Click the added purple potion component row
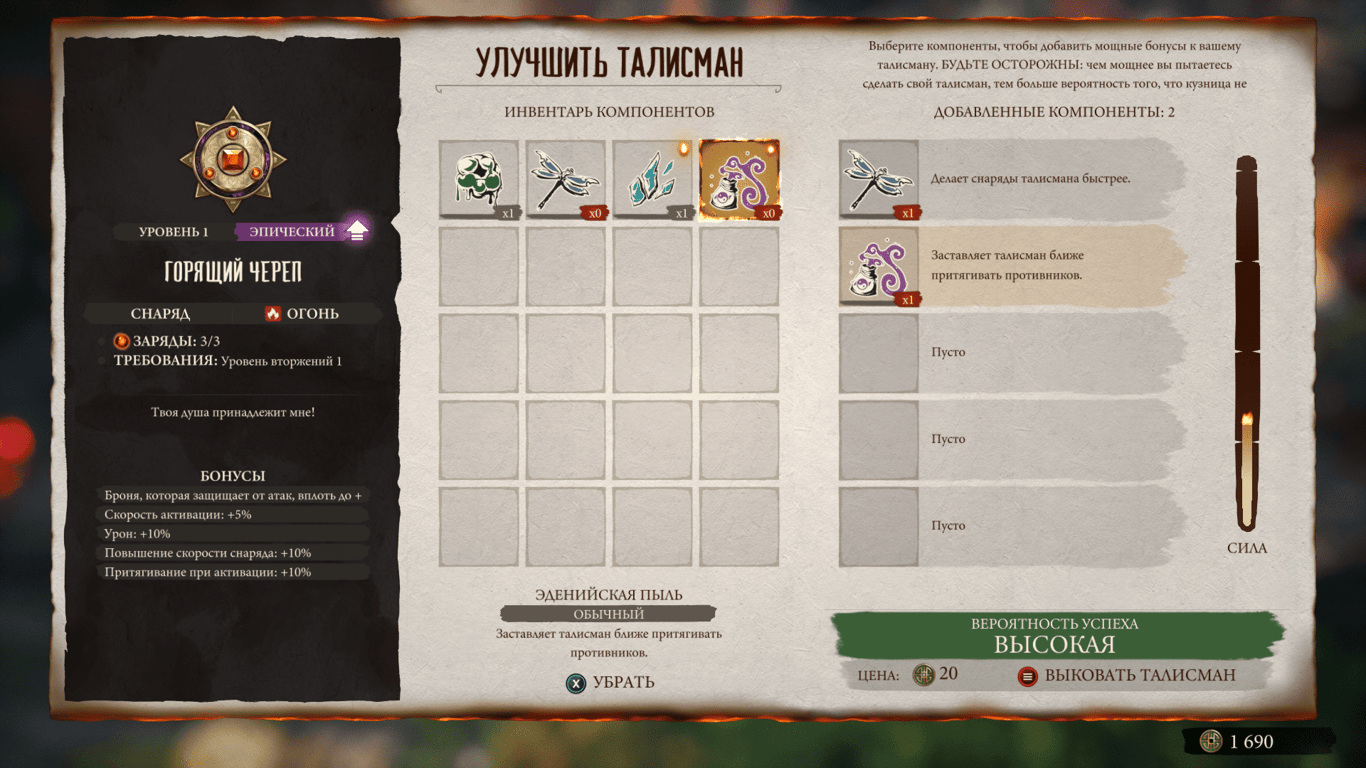 pos(1010,266)
